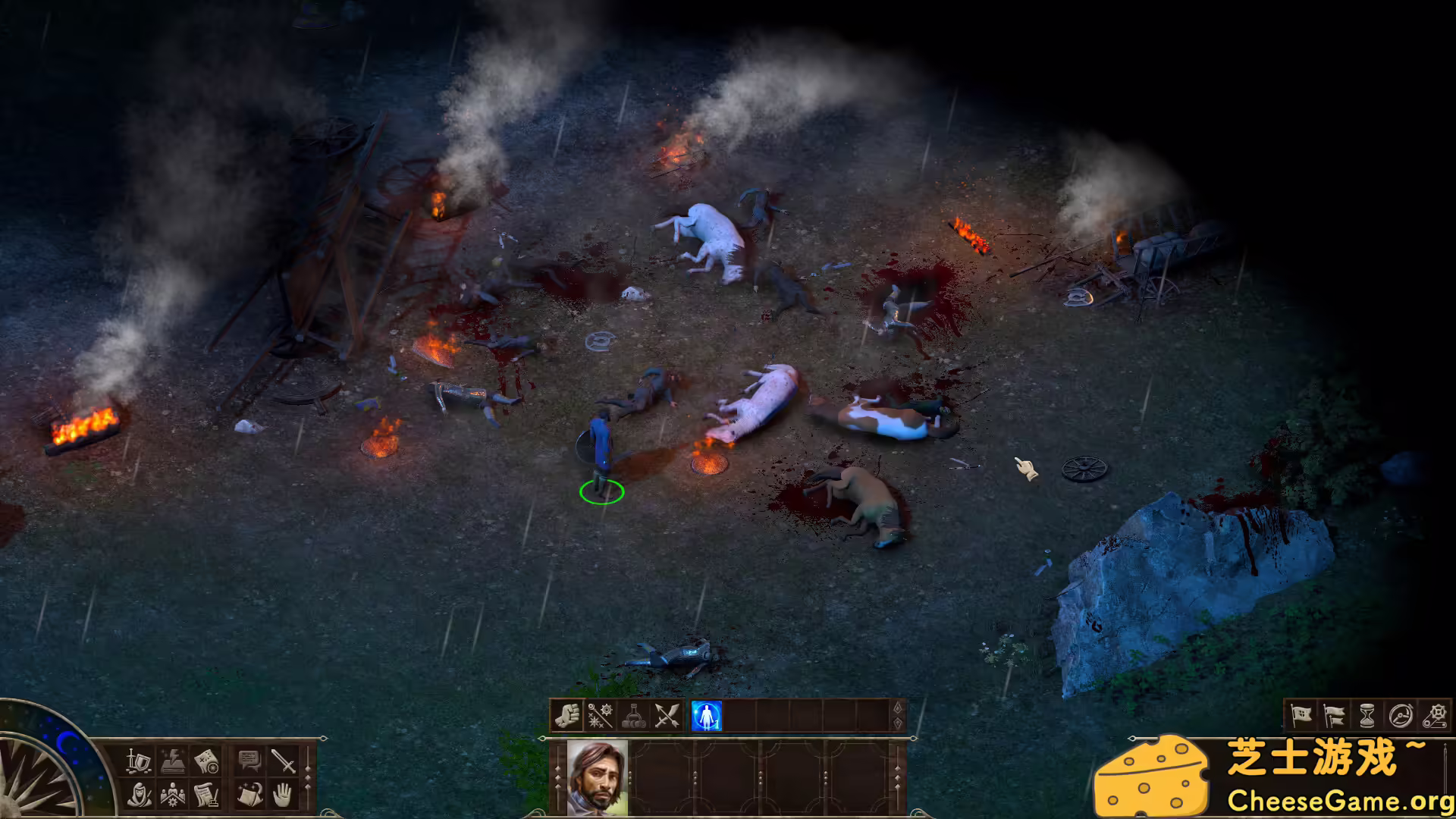
Task: Click the hourglass time control
Action: pyautogui.click(x=1367, y=715)
